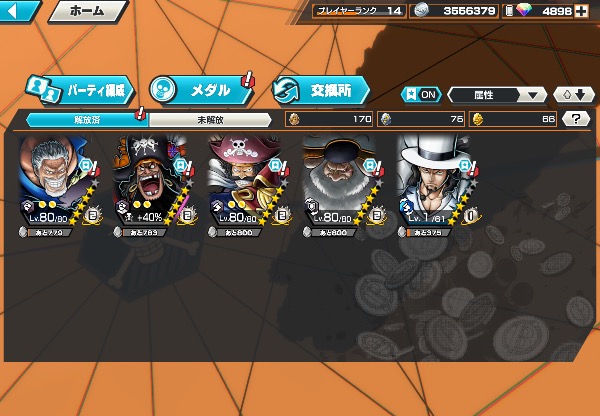The height and width of the screenshot is (416, 600).
Task: Select the white top hat character card
Action: tap(433, 183)
